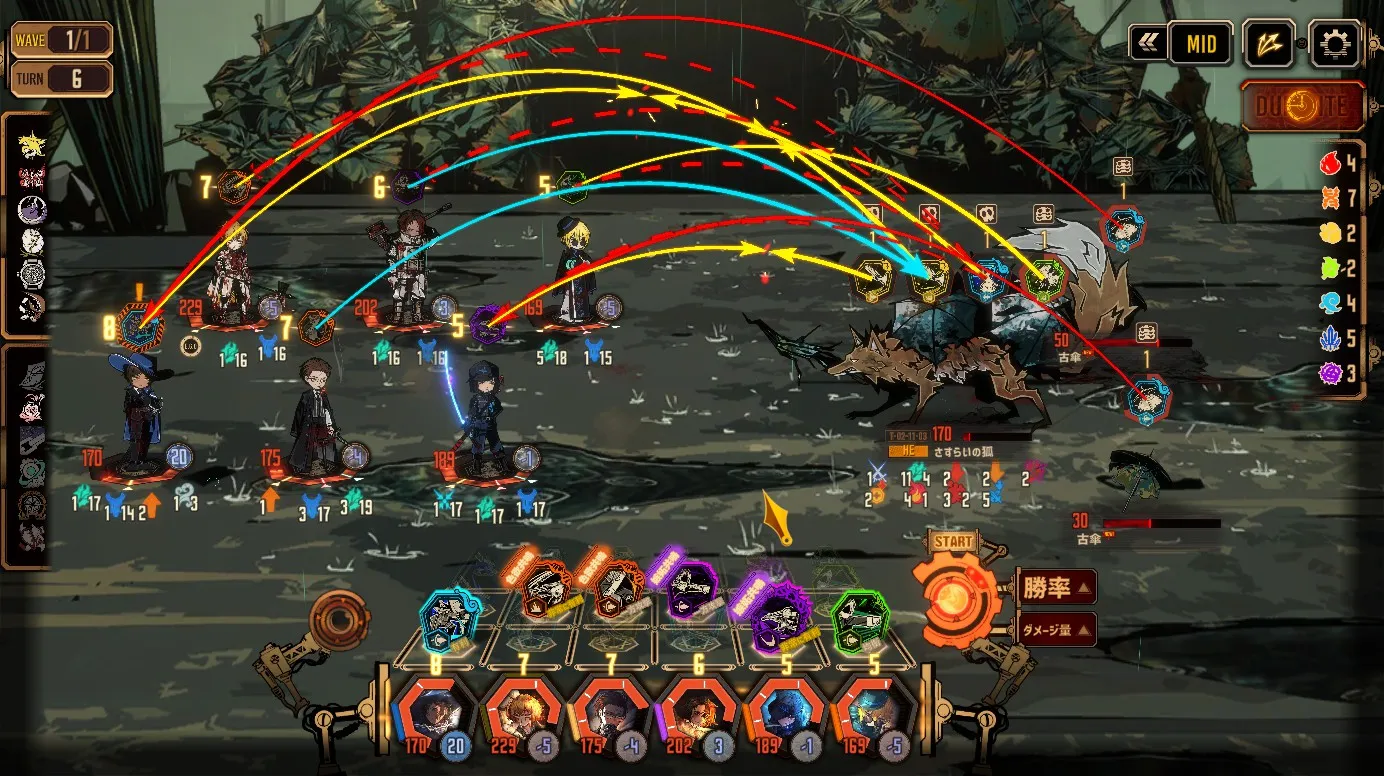
Task: Activate the triple arrow targeting icon
Action: pos(1269,44)
